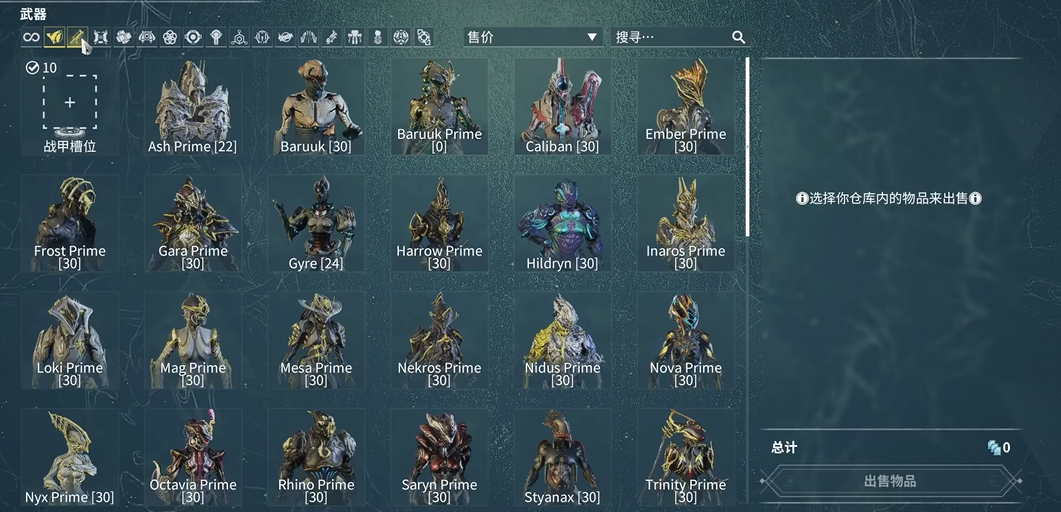The height and width of the screenshot is (512, 1061).
Task: Select the Gyre [24] tile
Action: pos(316,224)
